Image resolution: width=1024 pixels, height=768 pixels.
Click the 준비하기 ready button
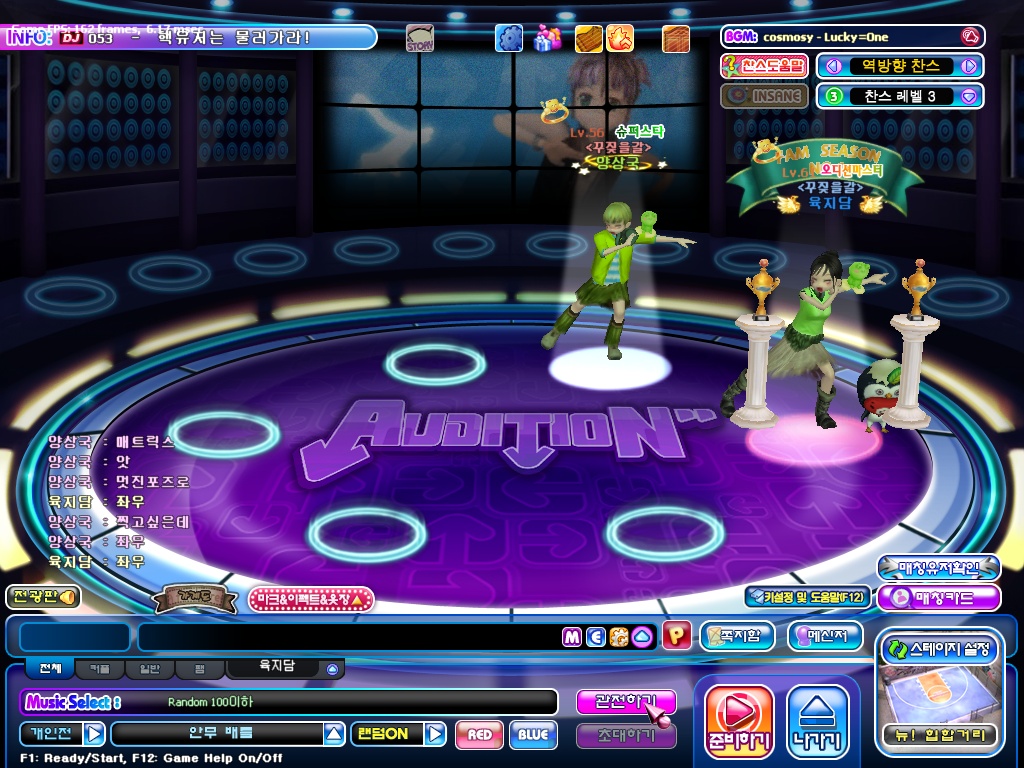(x=739, y=721)
